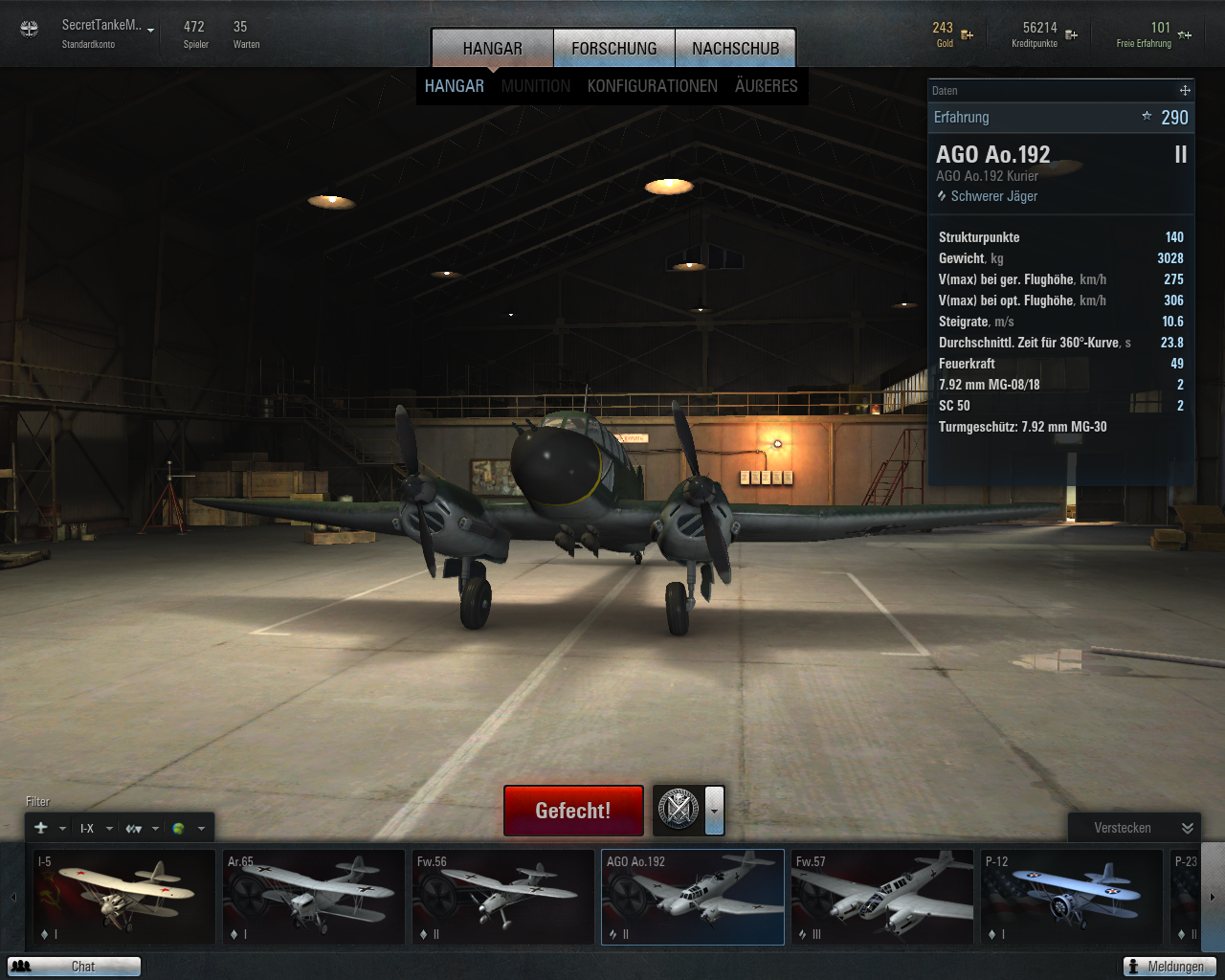Open the Meldungen notifications button

[1169, 967]
